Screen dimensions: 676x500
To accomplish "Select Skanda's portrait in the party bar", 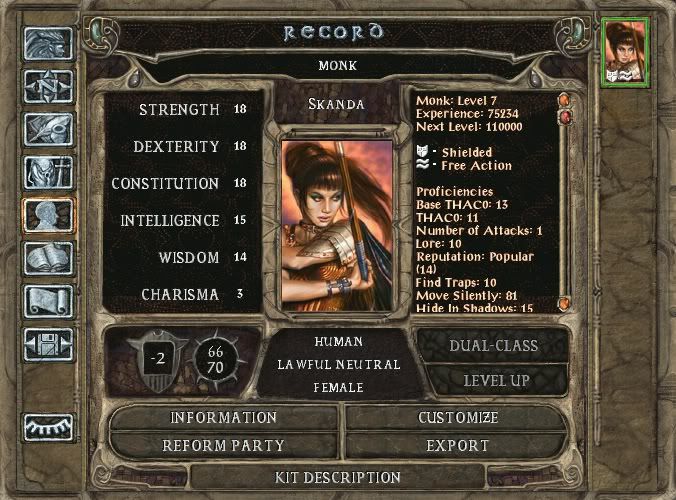I will pyautogui.click(x=626, y=50).
